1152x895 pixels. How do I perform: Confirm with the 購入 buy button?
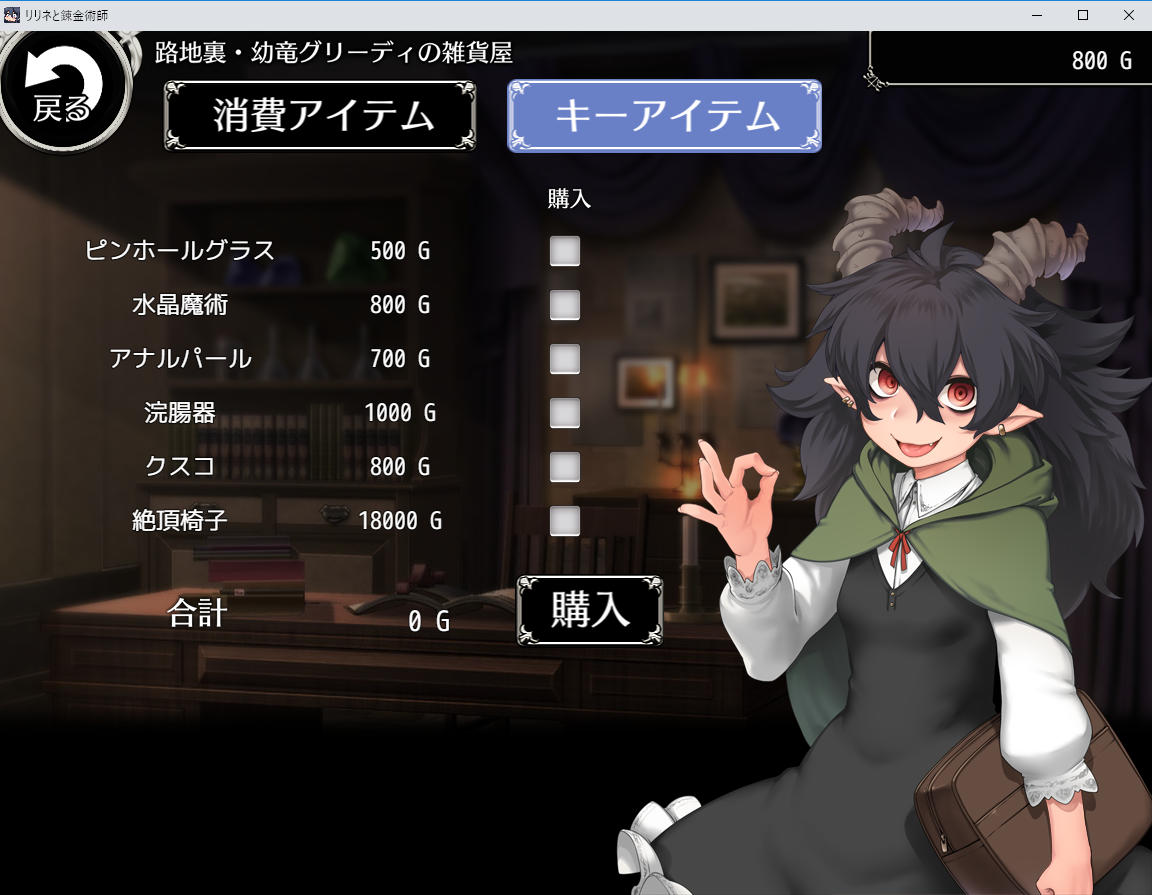point(590,610)
